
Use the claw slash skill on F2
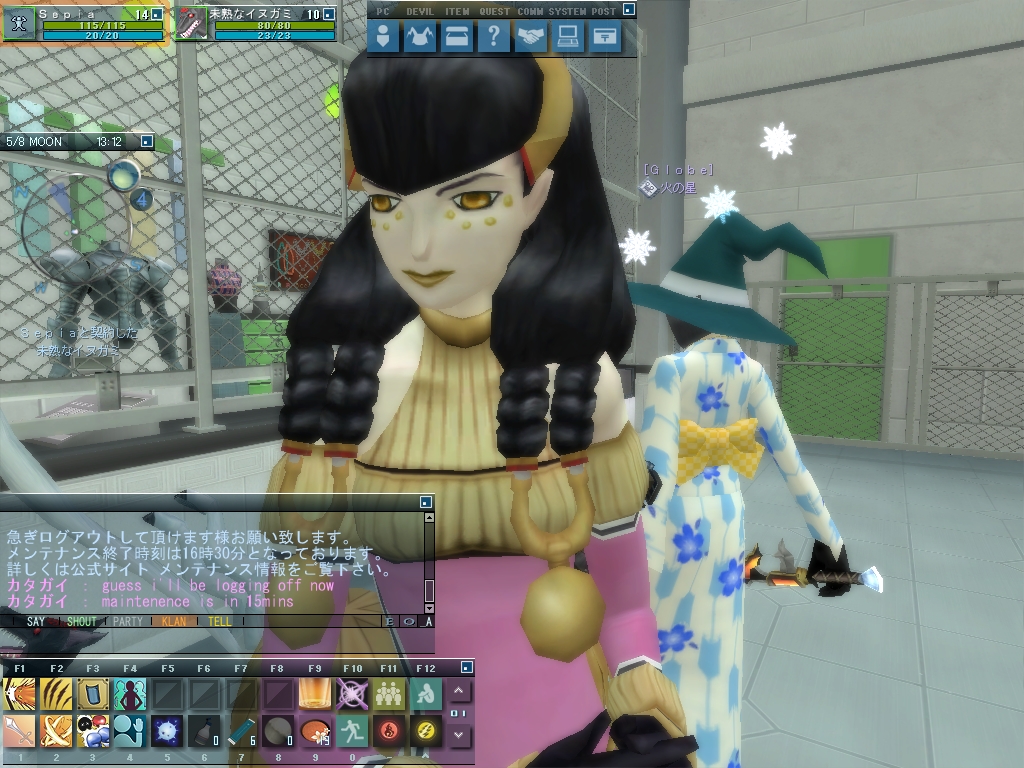click(56, 693)
